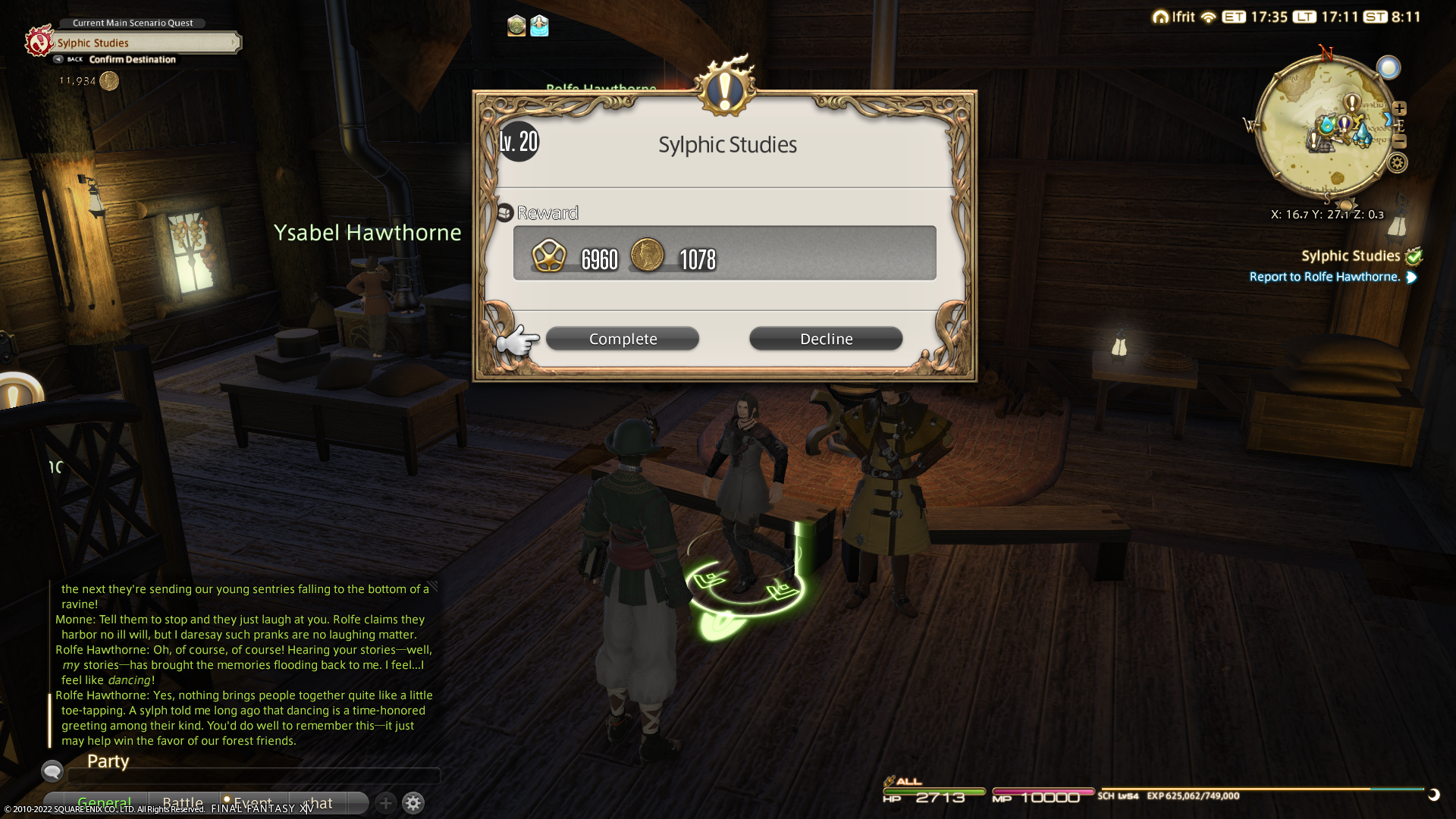1456x819 pixels.
Task: Decline the quest completion
Action: point(826,339)
